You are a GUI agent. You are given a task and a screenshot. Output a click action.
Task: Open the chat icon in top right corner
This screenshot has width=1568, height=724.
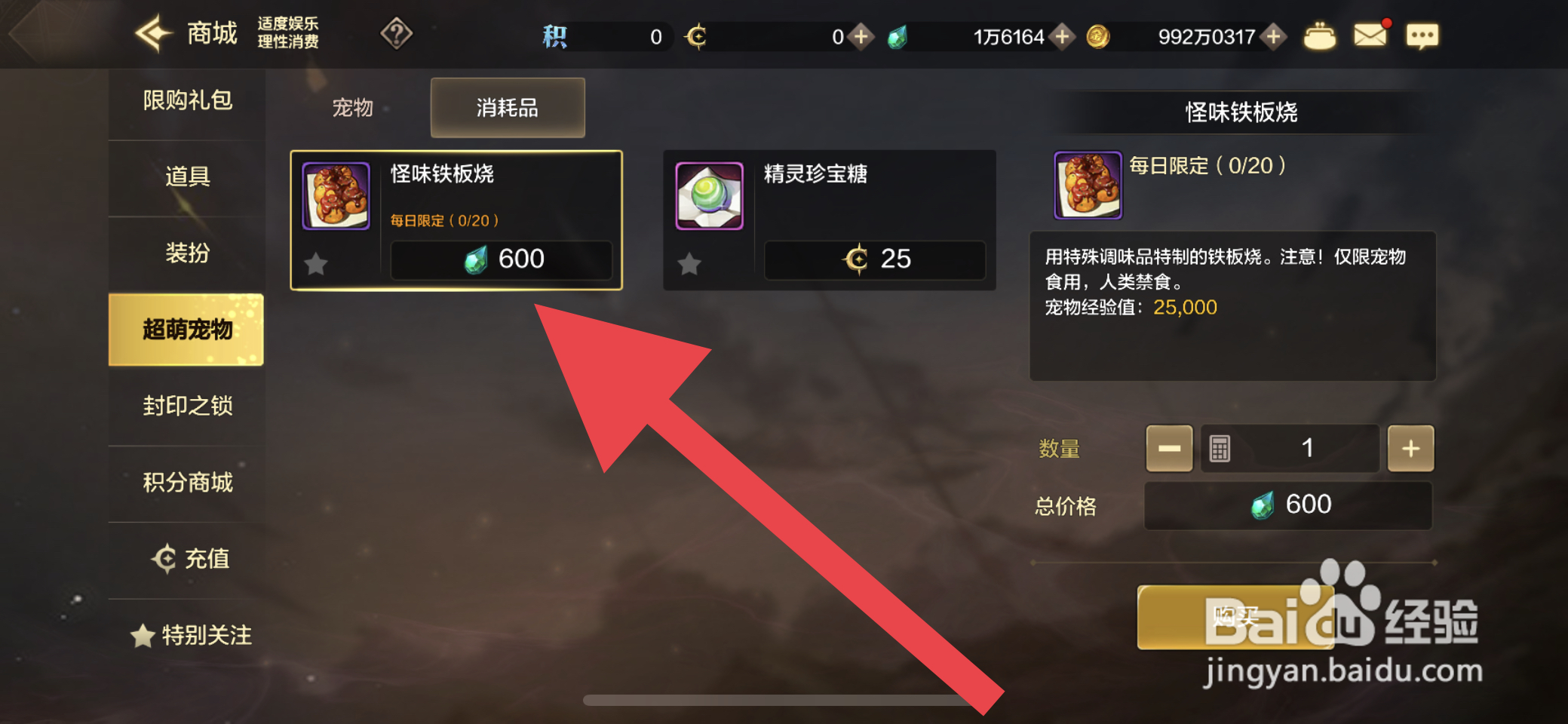point(1422,34)
